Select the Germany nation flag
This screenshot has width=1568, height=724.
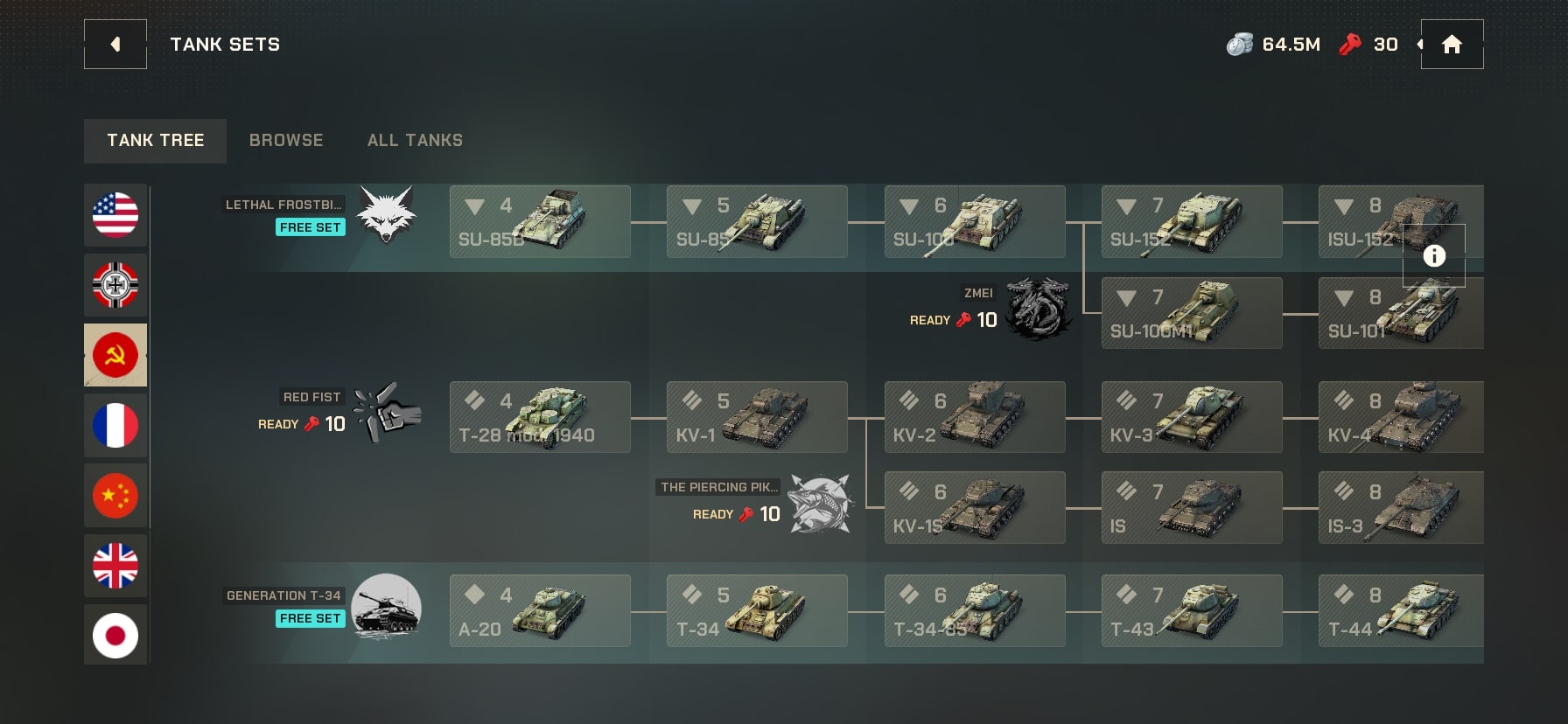[x=115, y=285]
